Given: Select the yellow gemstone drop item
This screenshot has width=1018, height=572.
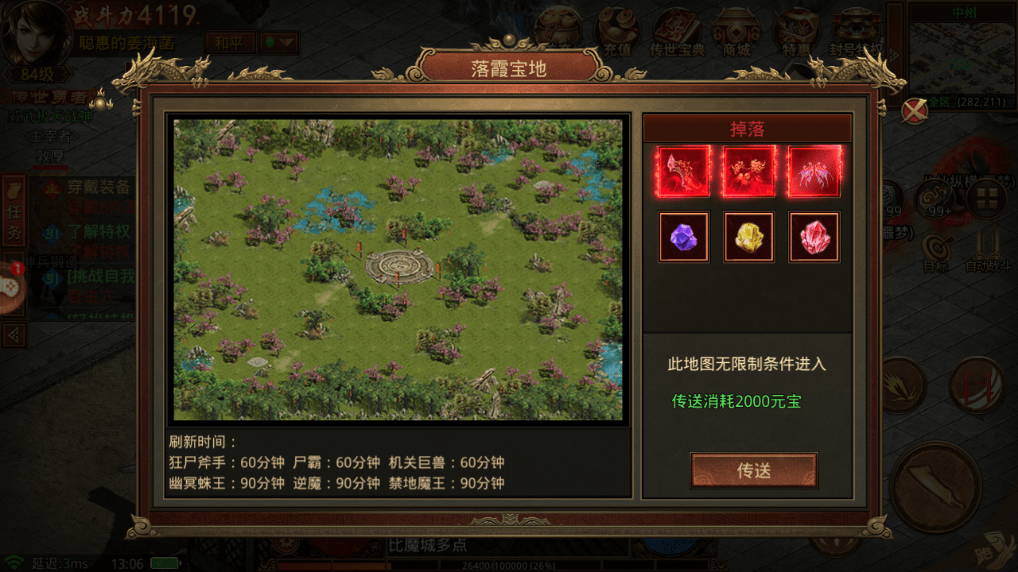Looking at the screenshot, I should 749,238.
